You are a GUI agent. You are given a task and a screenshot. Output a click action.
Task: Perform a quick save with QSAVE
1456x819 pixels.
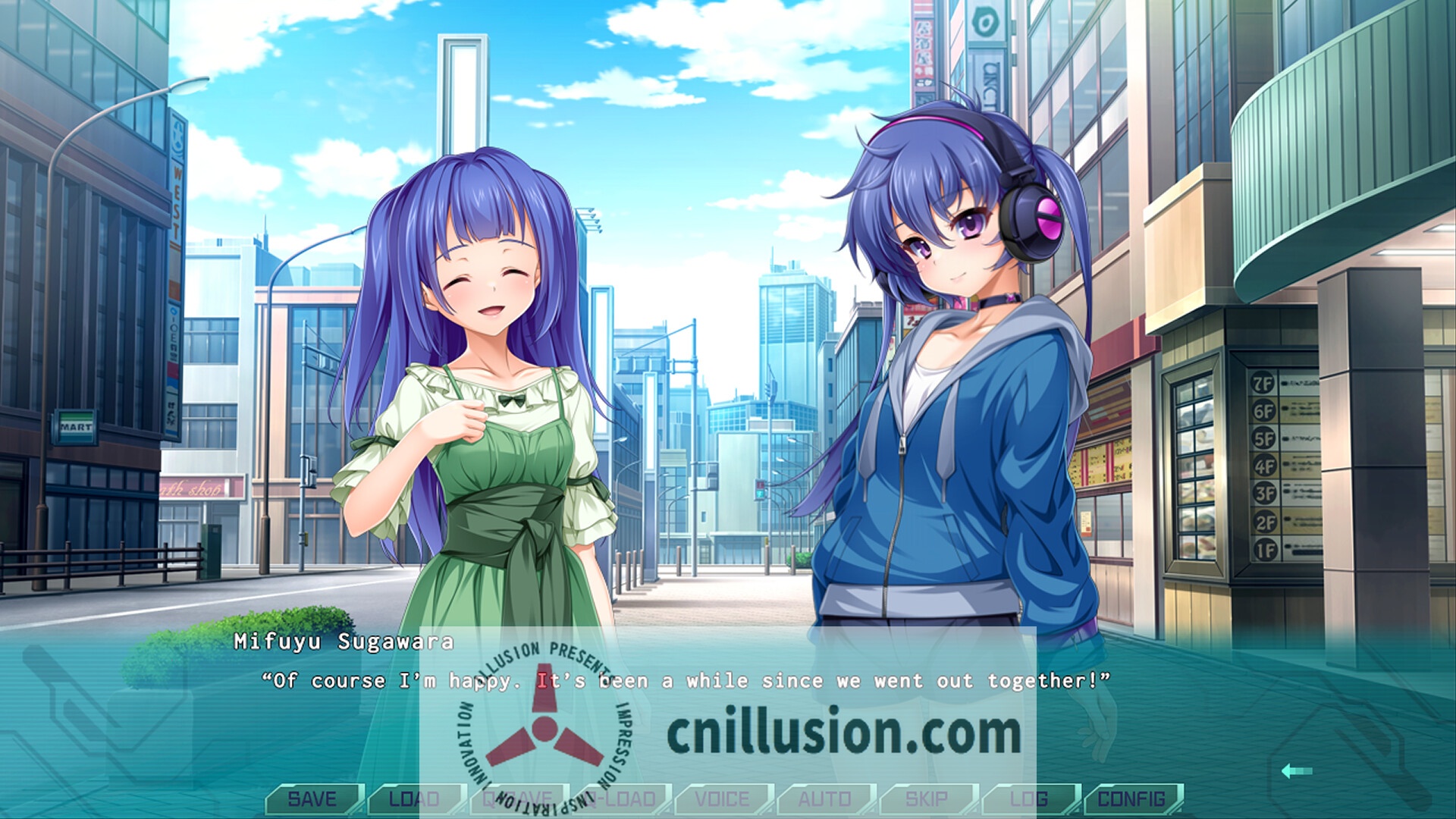(x=519, y=798)
